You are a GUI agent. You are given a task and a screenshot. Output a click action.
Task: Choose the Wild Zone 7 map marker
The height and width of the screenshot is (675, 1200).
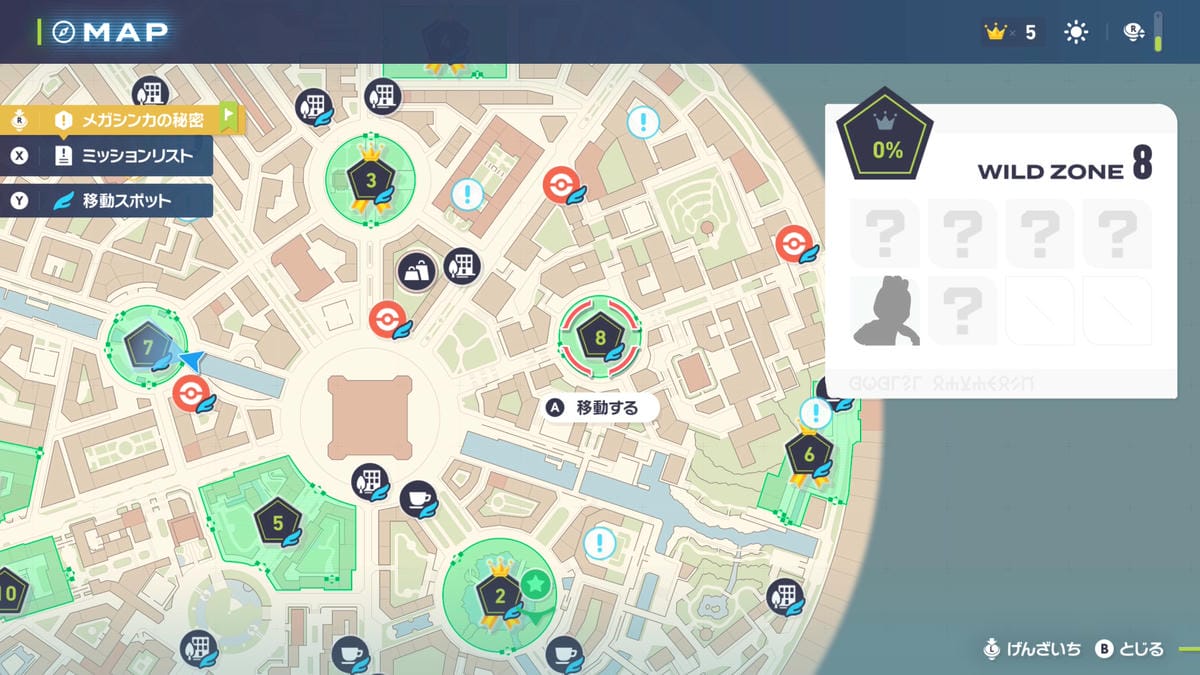pos(147,347)
